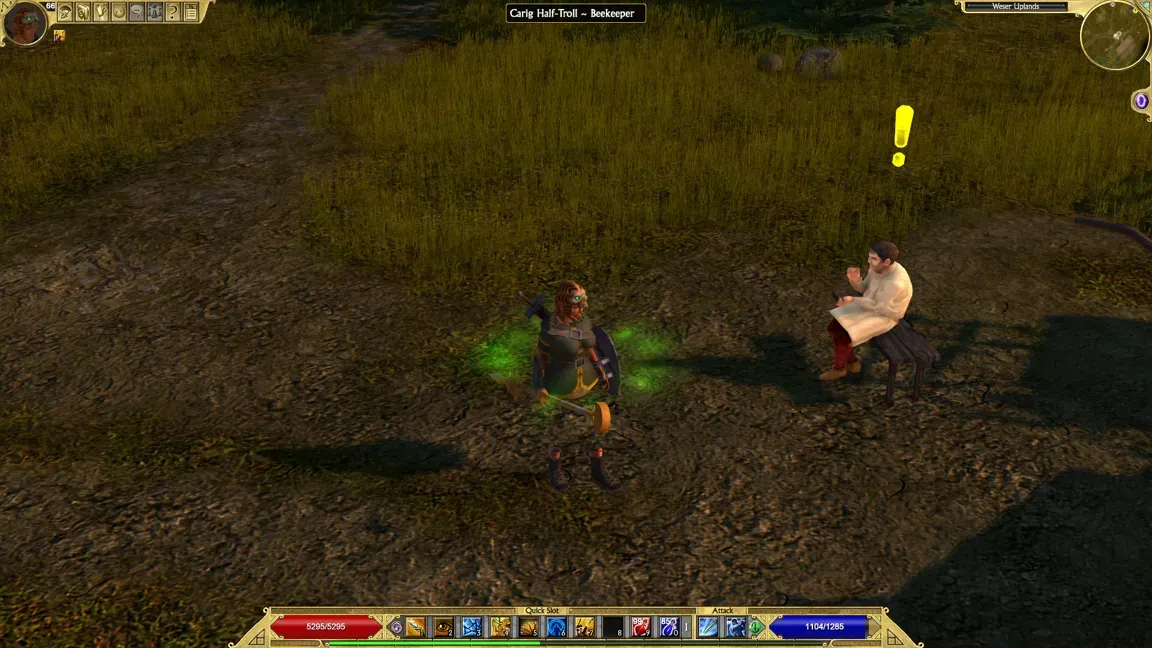Select the eye skill in quick slot 2

point(443,627)
